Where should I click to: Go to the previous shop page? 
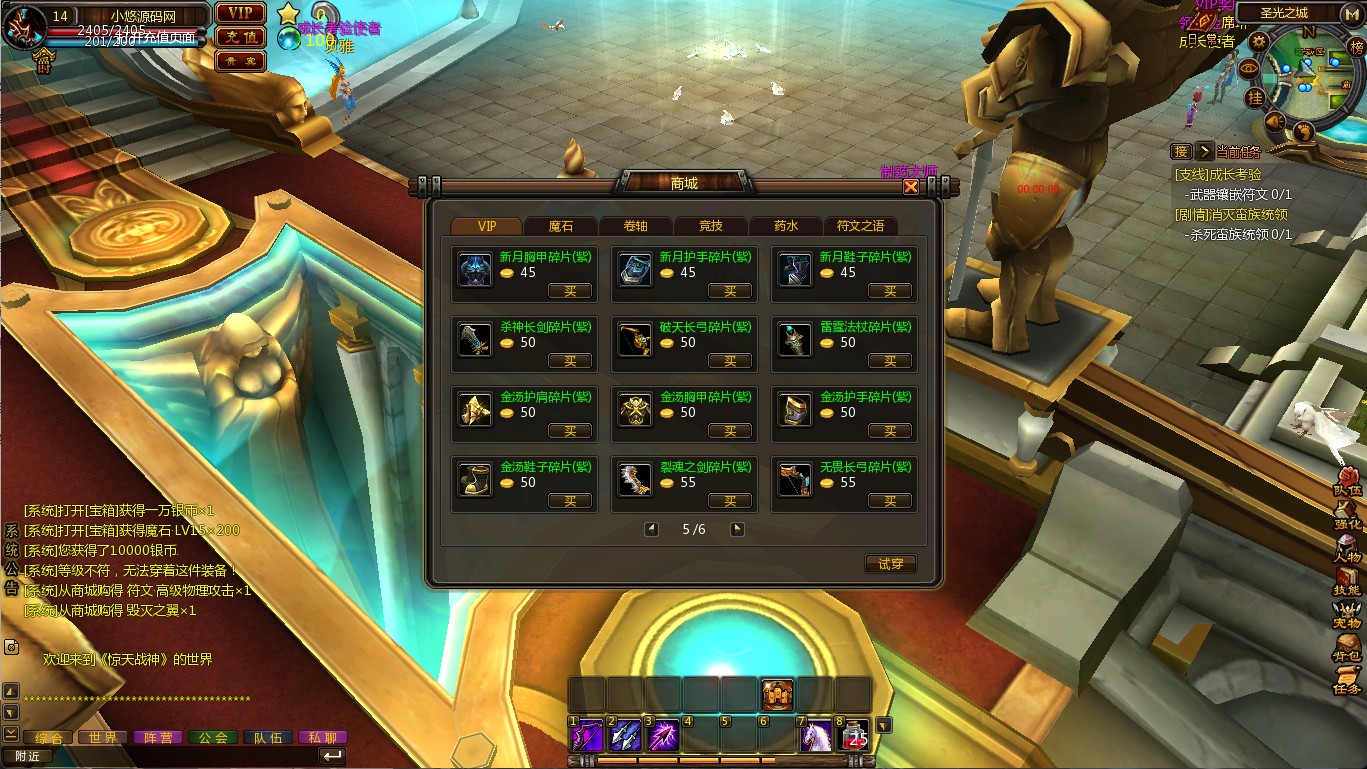(x=651, y=529)
